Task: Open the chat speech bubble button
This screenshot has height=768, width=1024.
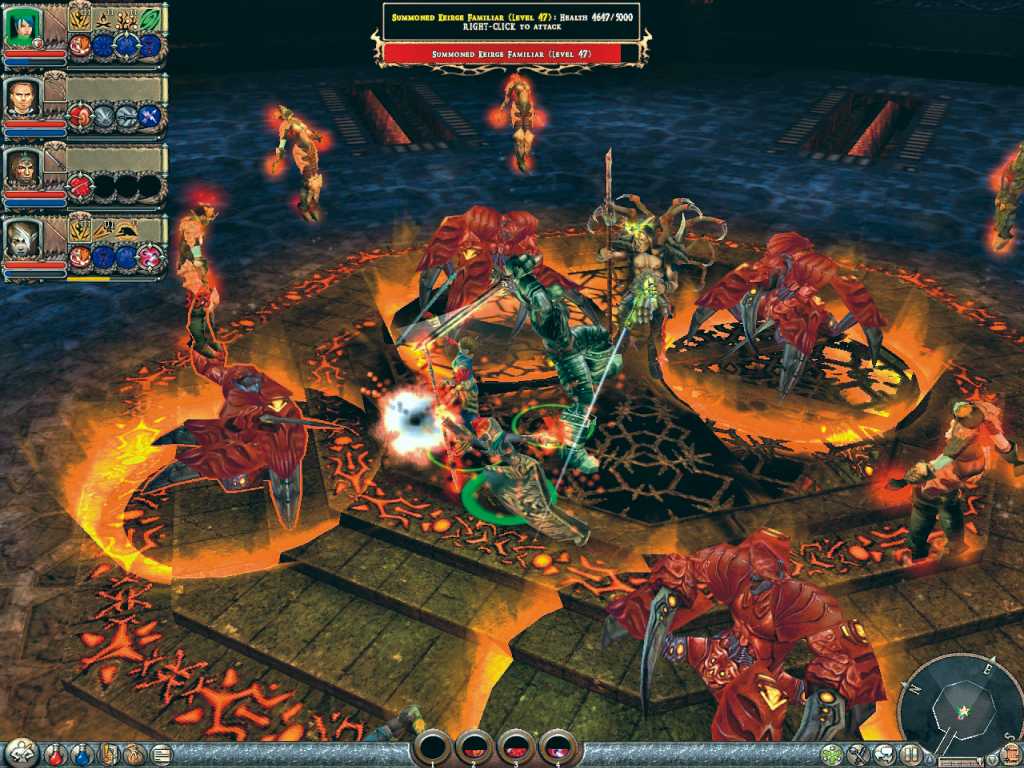Action: click(883, 755)
